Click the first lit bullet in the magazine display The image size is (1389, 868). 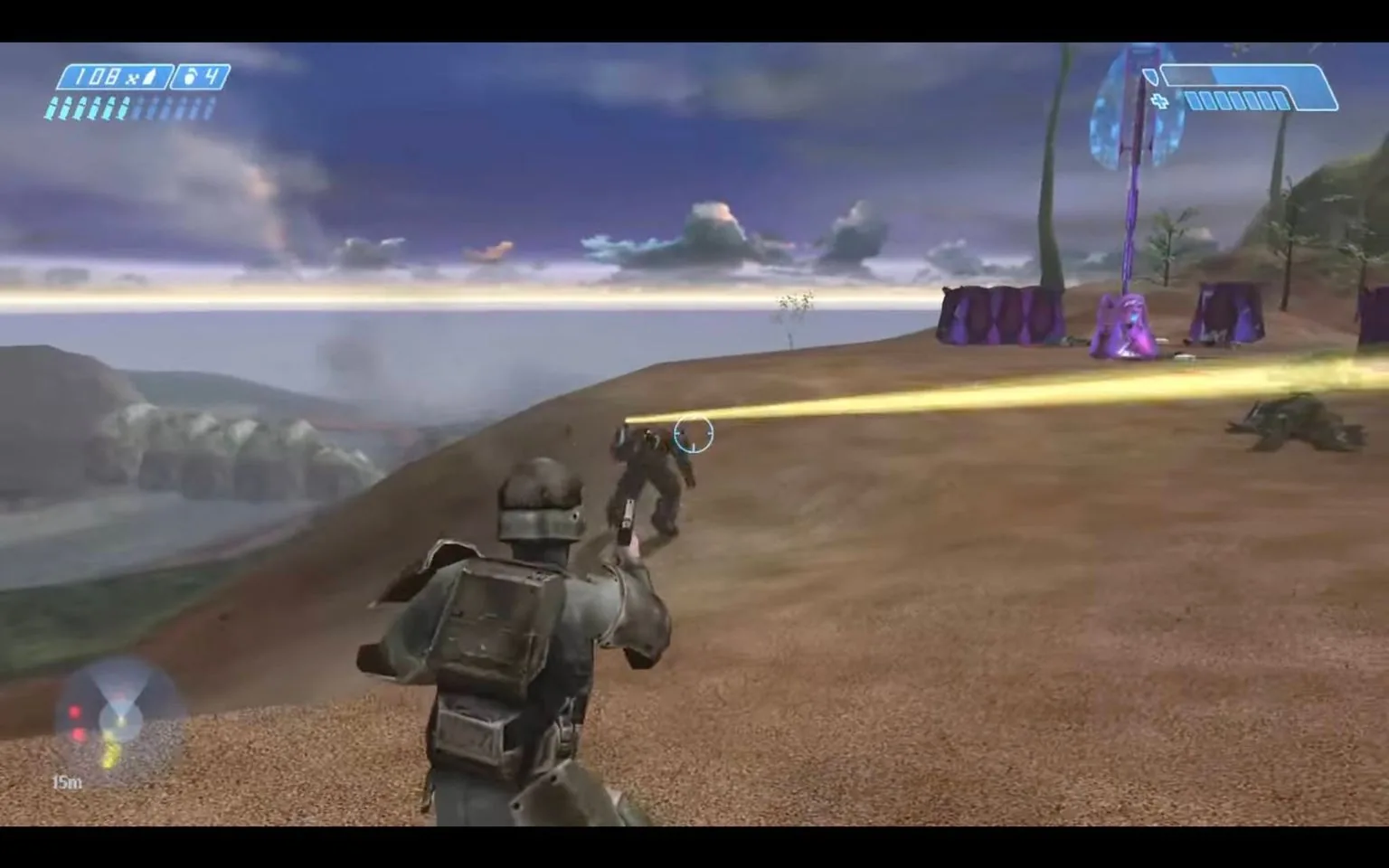click(52, 108)
